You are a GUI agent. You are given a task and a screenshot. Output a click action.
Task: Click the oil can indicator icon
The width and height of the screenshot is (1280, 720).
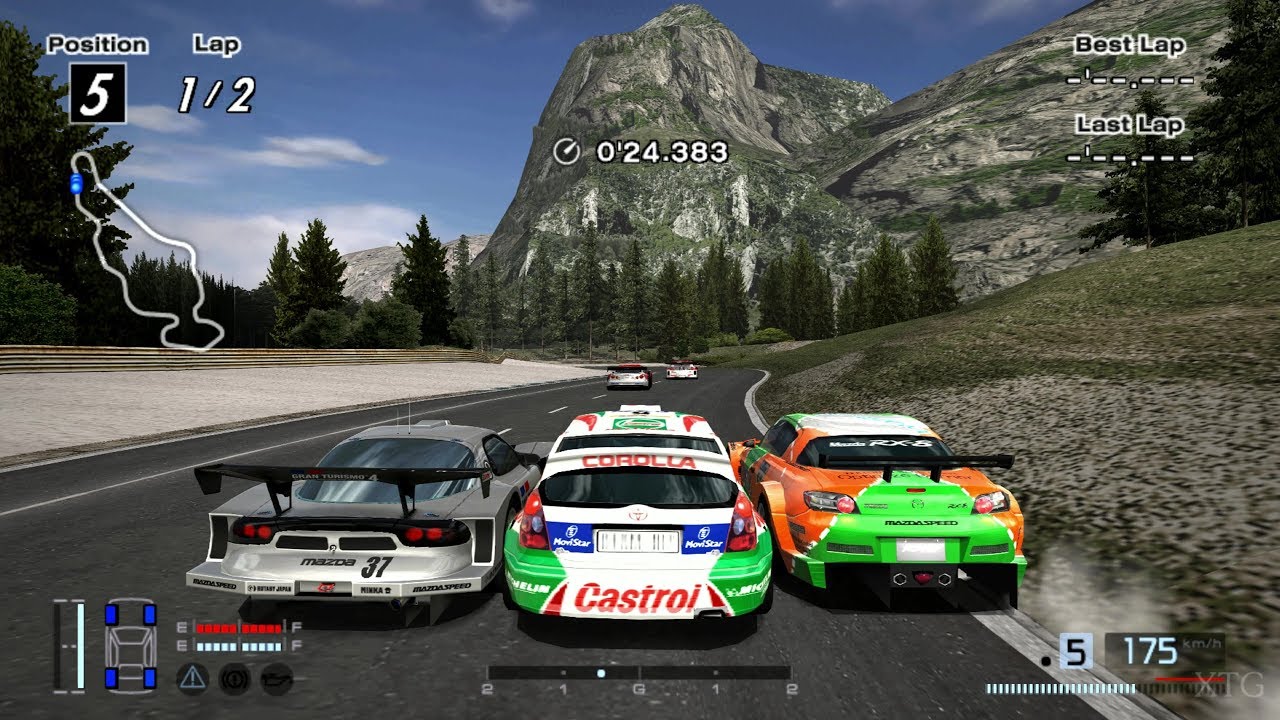pyautogui.click(x=273, y=677)
